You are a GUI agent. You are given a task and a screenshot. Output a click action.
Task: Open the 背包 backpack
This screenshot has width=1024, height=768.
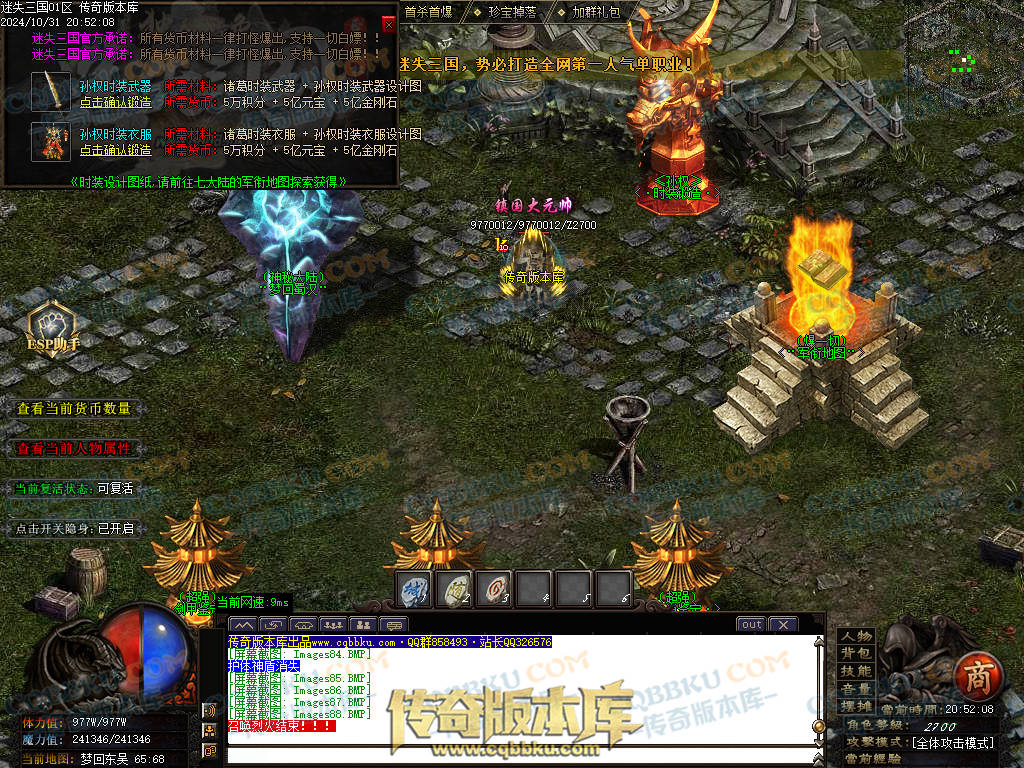pyautogui.click(x=856, y=653)
